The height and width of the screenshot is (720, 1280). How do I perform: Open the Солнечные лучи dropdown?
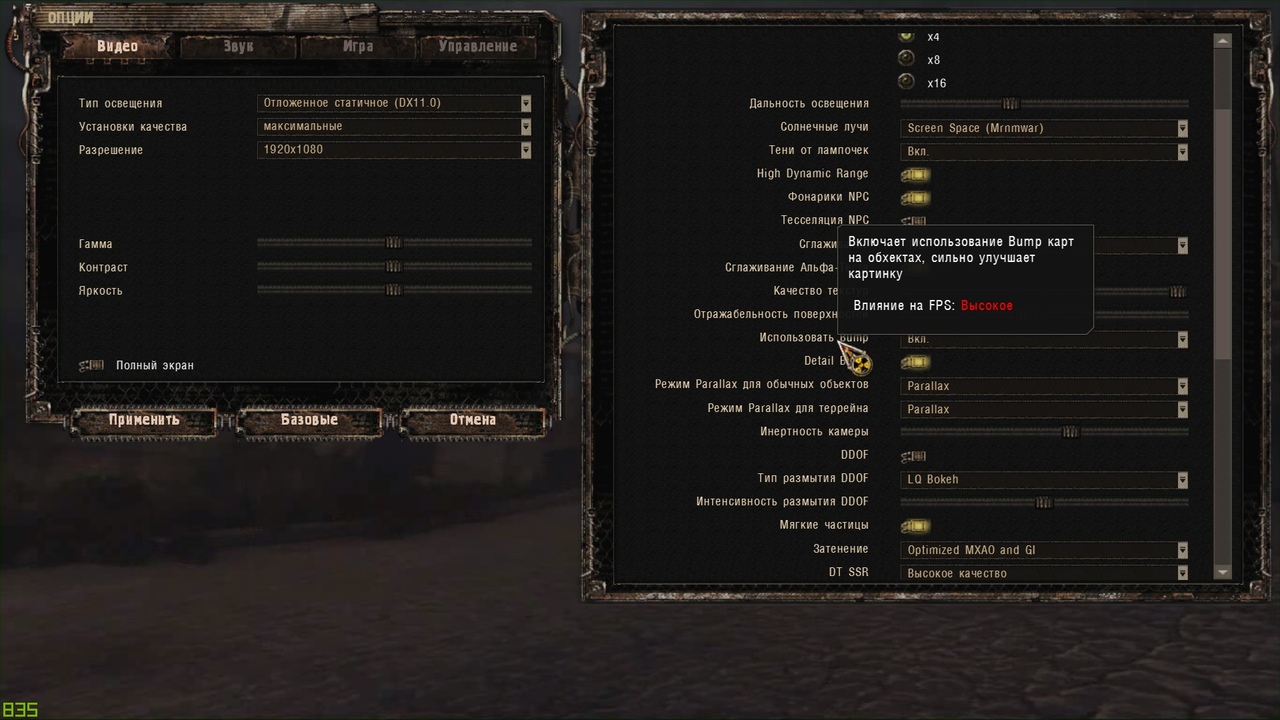tap(1044, 128)
